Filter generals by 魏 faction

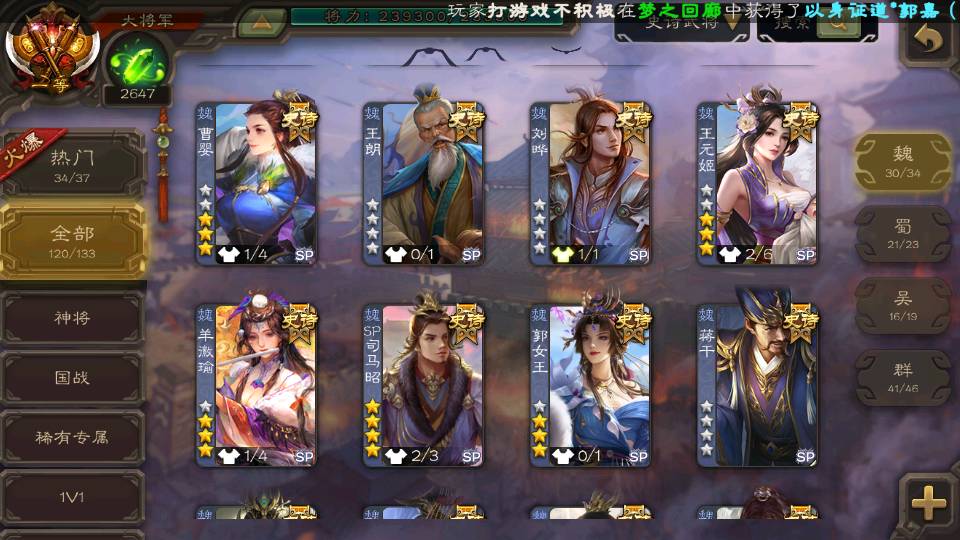click(x=903, y=162)
